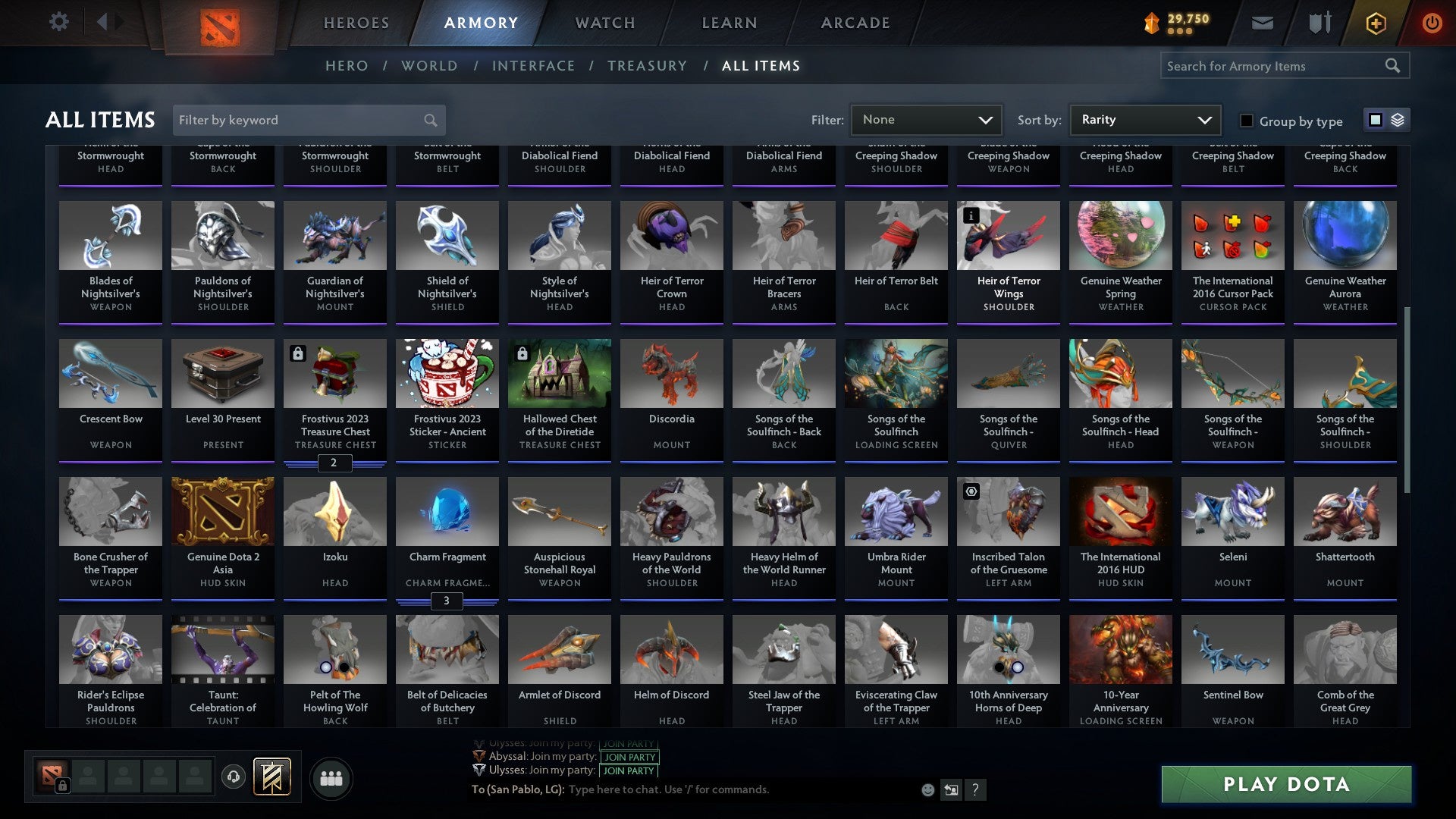Enable the Group by type checkbox
This screenshot has height=819, width=1456.
[x=1246, y=121]
